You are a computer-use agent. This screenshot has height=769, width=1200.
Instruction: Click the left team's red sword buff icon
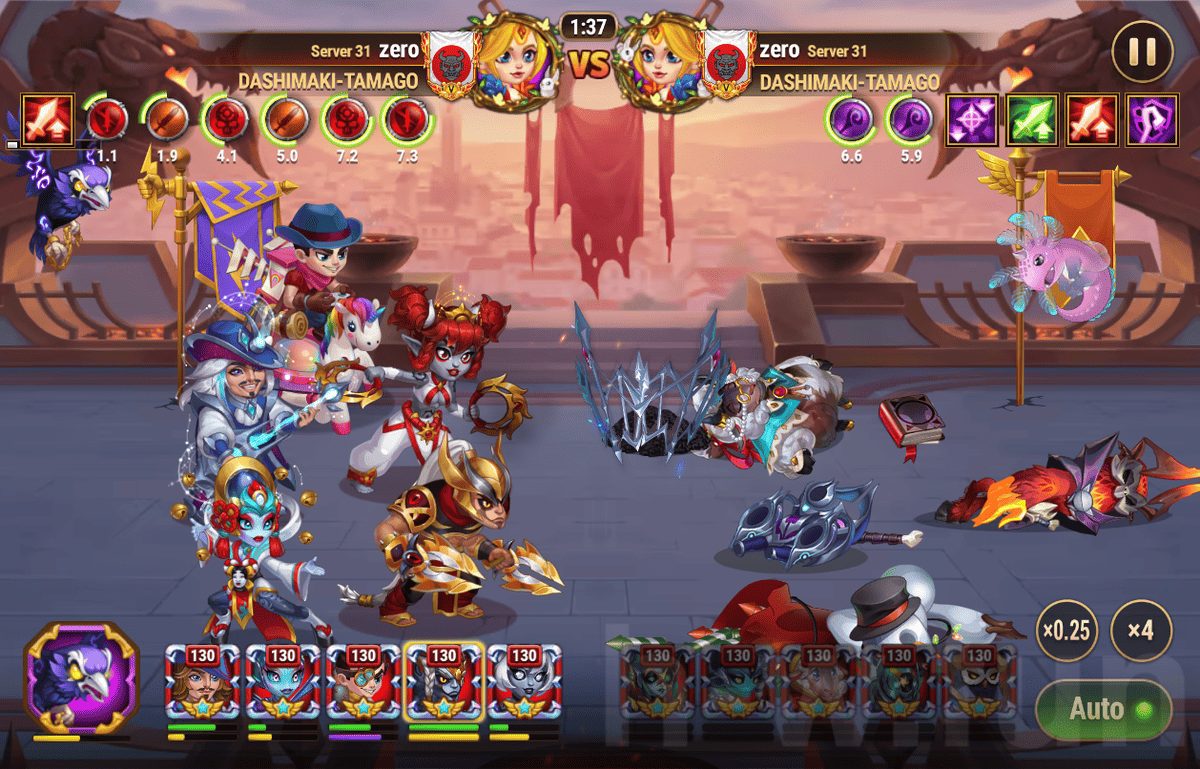(x=47, y=120)
